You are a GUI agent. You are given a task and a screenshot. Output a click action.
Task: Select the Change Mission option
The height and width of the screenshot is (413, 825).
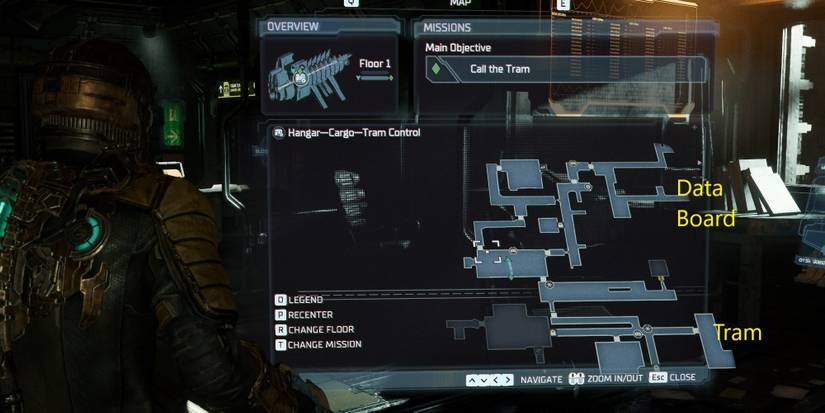[x=324, y=344]
